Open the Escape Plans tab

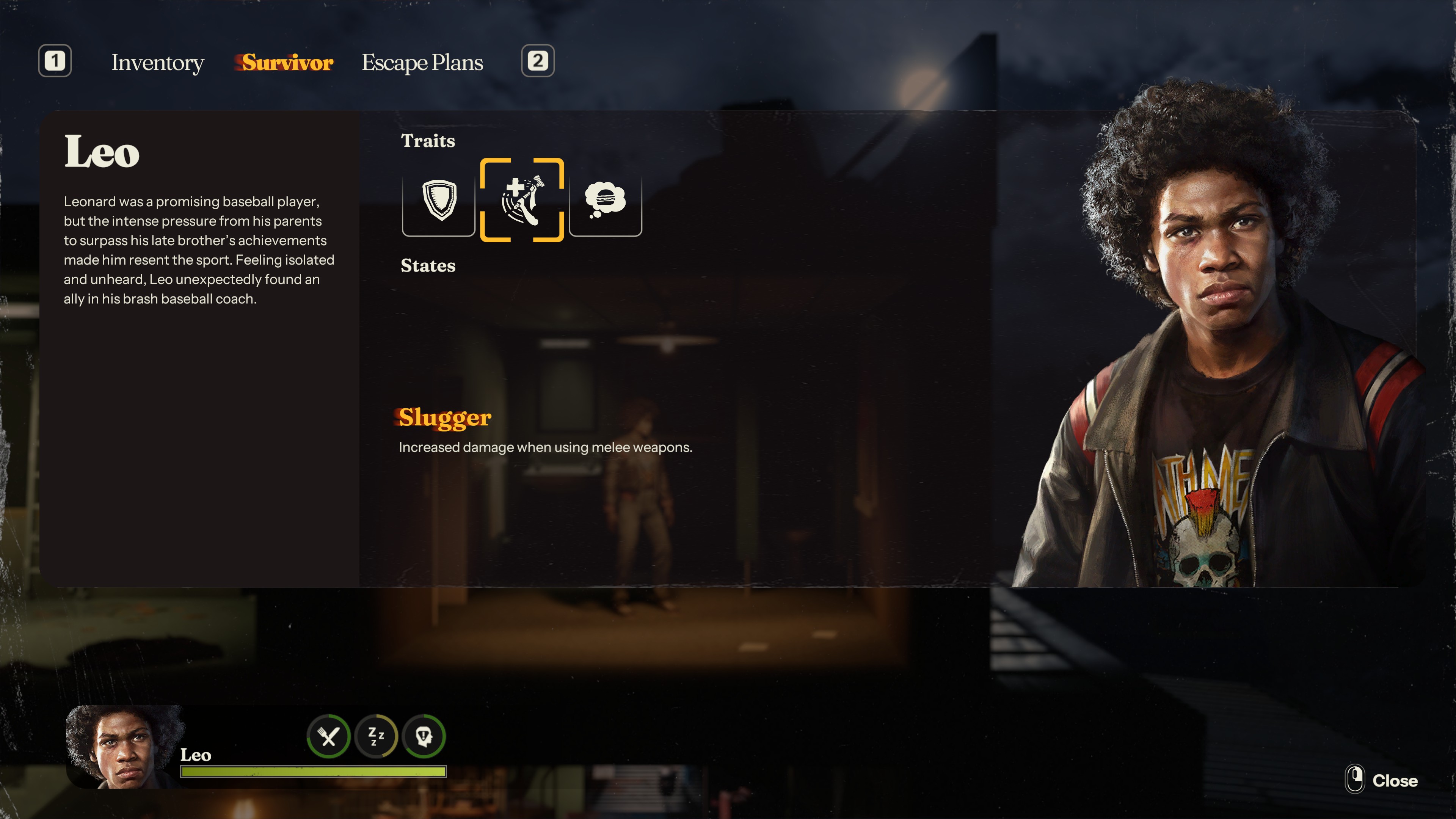(x=422, y=62)
